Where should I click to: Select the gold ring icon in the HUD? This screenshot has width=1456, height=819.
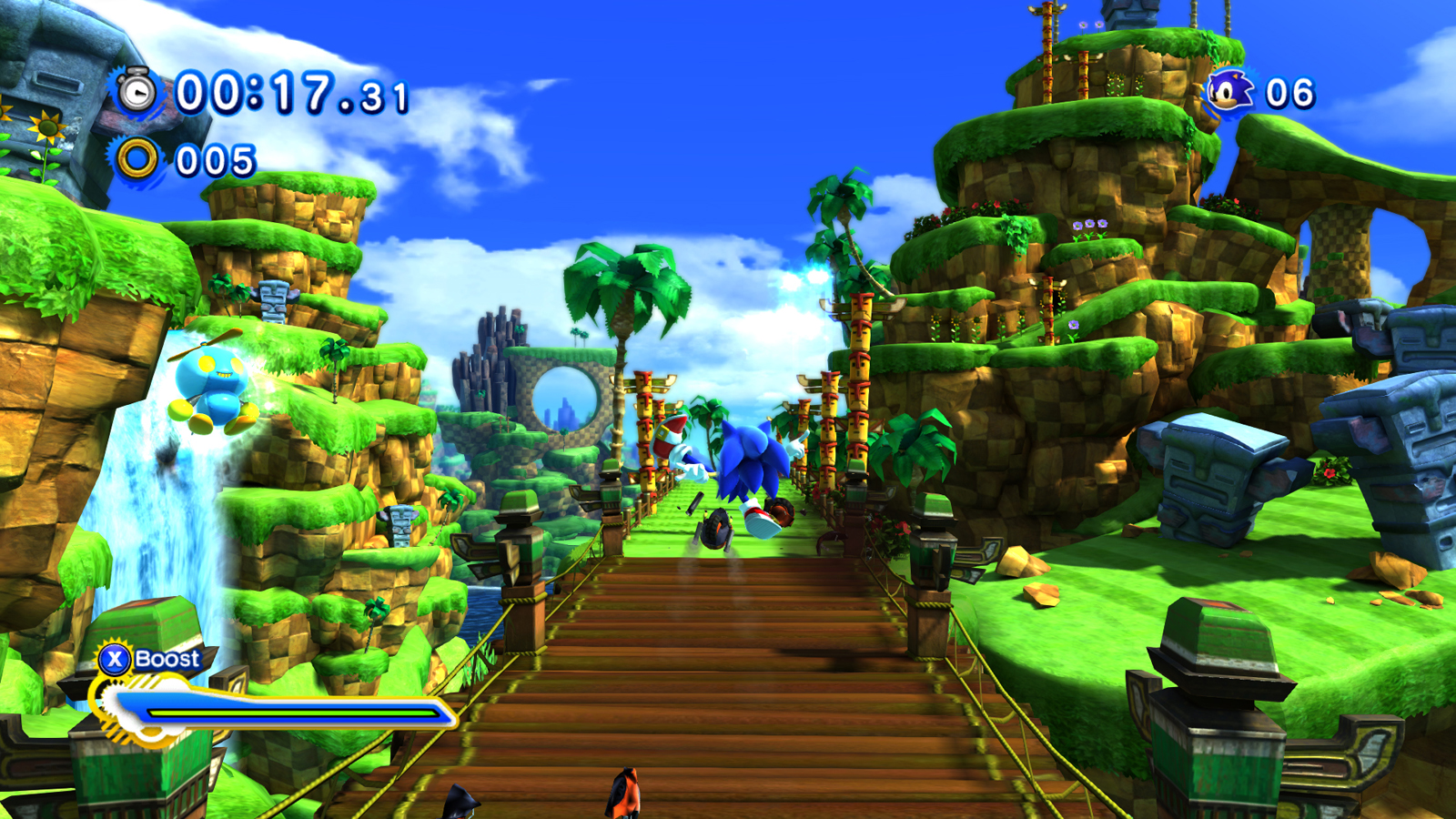(136, 159)
